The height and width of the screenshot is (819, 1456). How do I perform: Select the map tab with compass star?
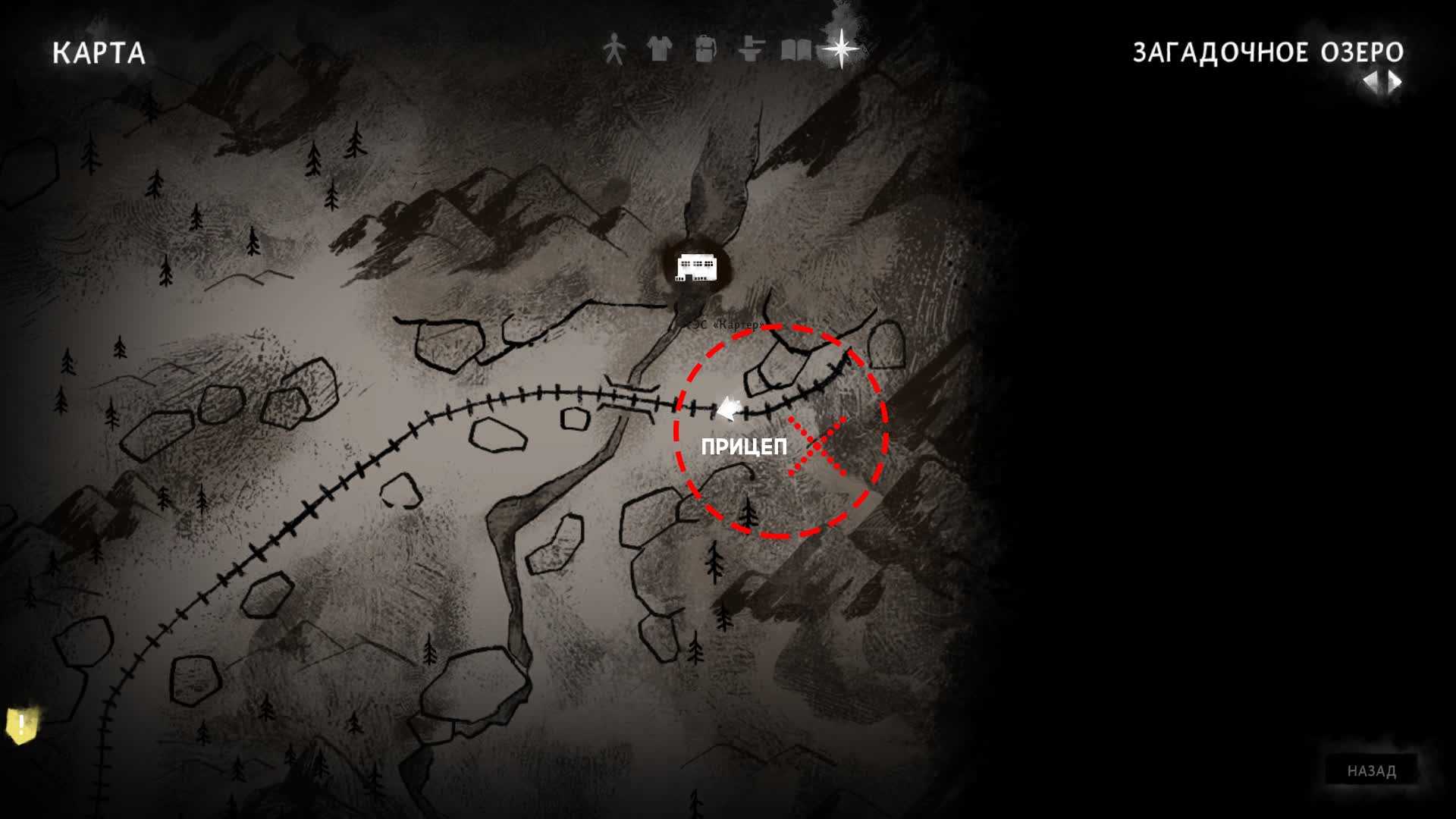(x=842, y=49)
